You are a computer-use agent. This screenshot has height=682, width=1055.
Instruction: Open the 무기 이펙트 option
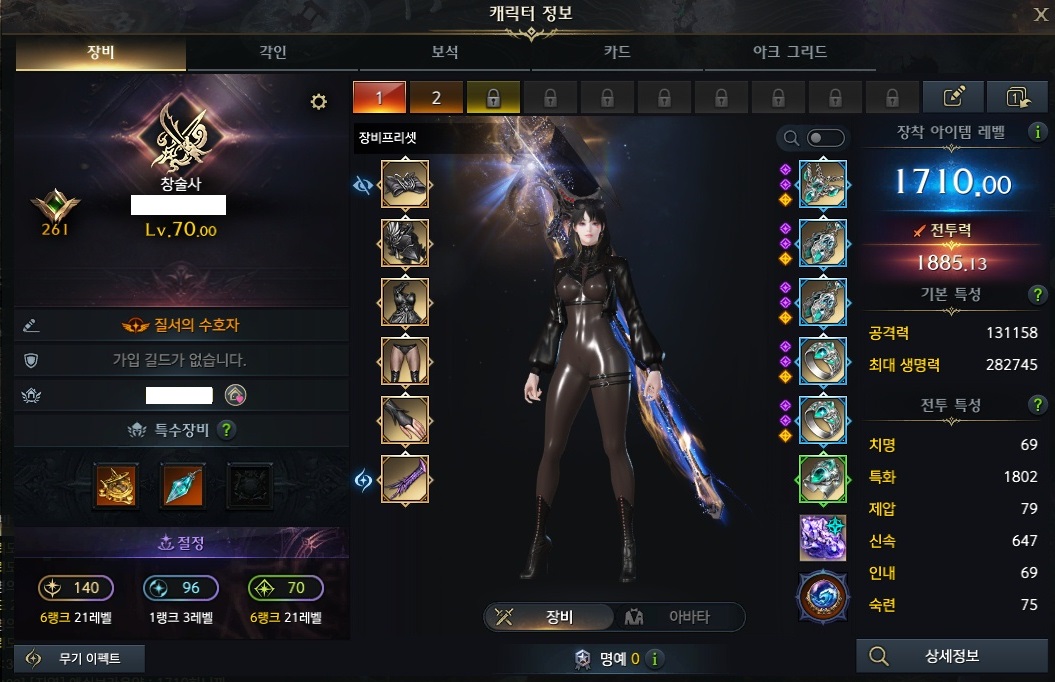coord(82,658)
